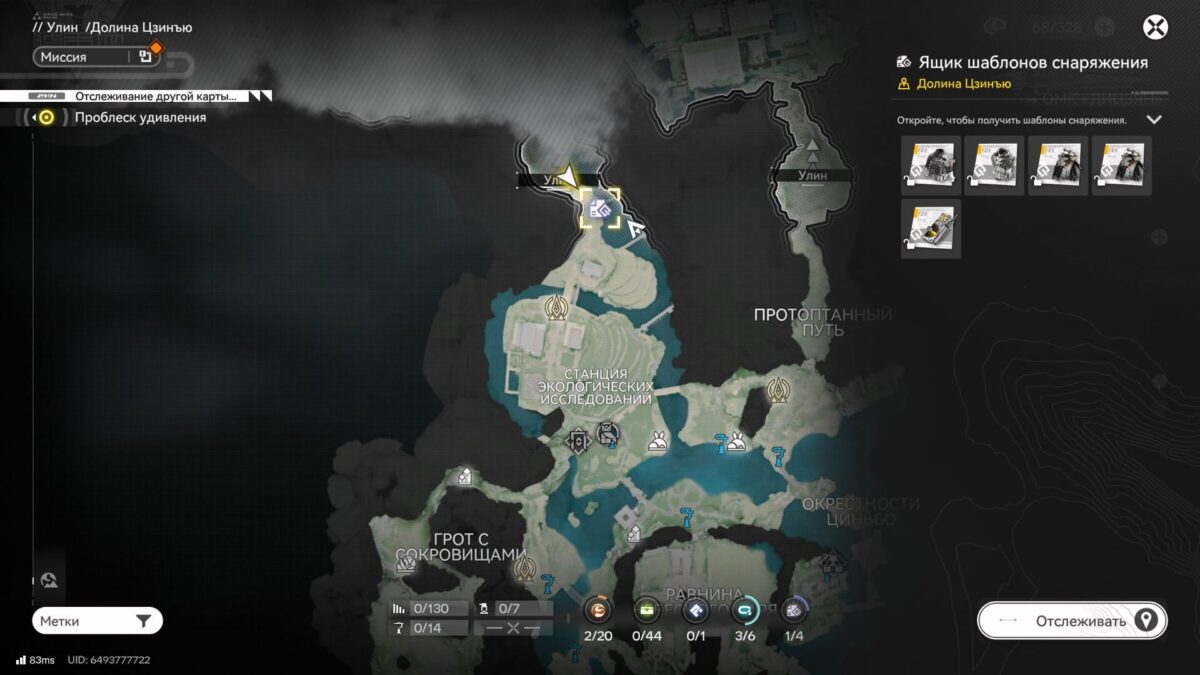Select the teleport marker near Протоптанный путь
The height and width of the screenshot is (675, 1200).
pos(778,390)
